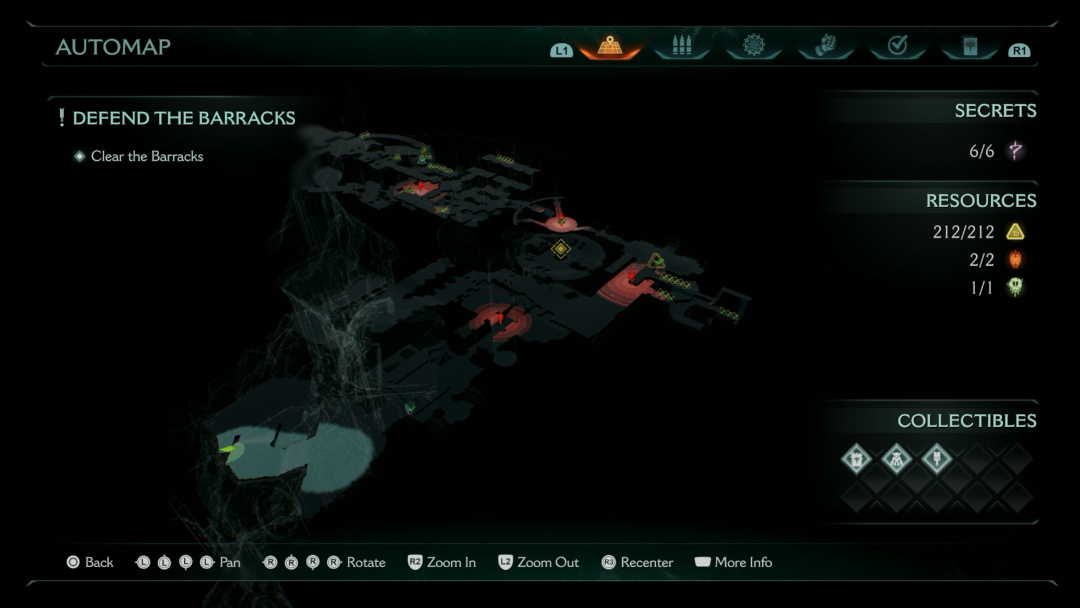The image size is (1080, 608).
Task: Switch to the bullets ammo tab
Action: [x=682, y=46]
